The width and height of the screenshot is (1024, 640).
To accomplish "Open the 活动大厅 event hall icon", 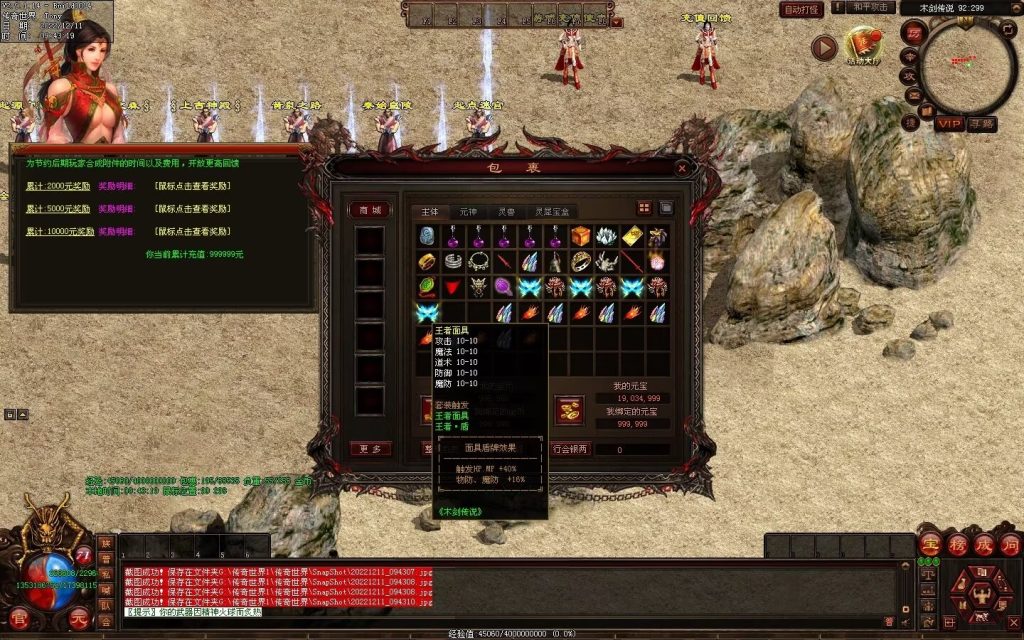I will (863, 45).
